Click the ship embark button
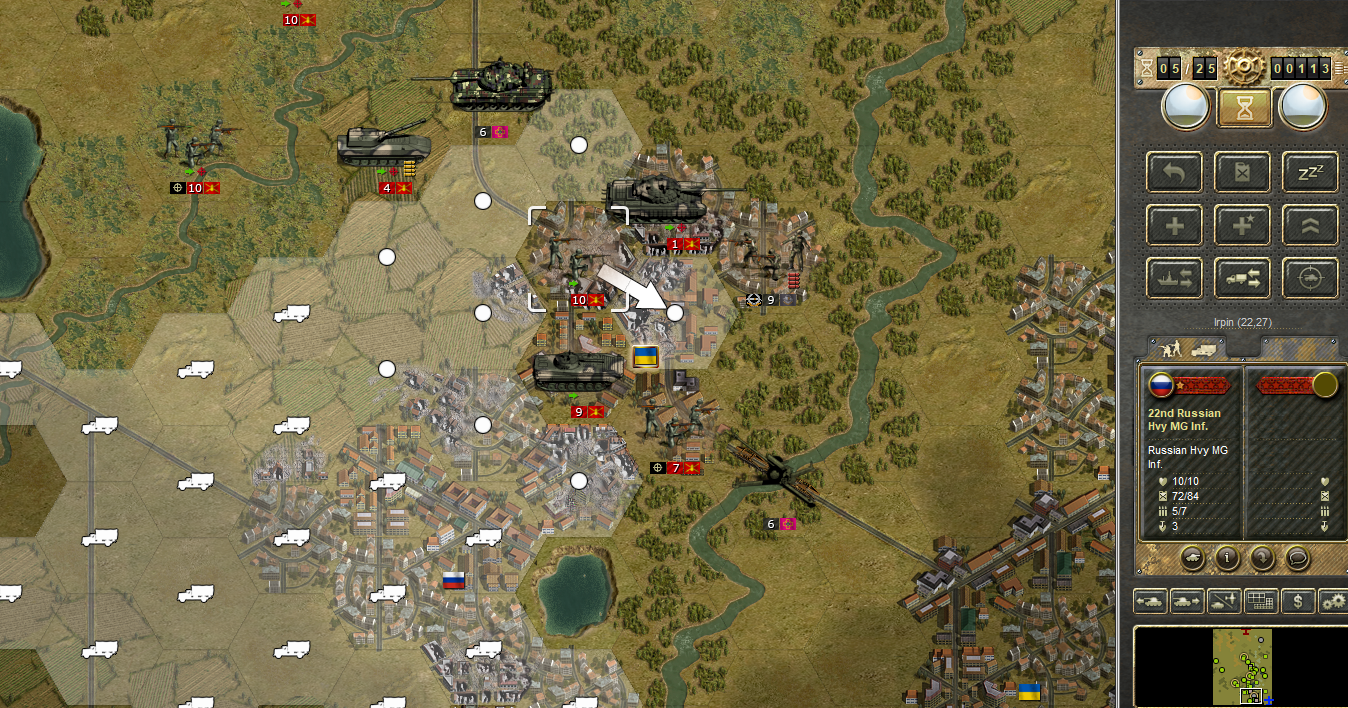1348x708 pixels. coord(1175,279)
